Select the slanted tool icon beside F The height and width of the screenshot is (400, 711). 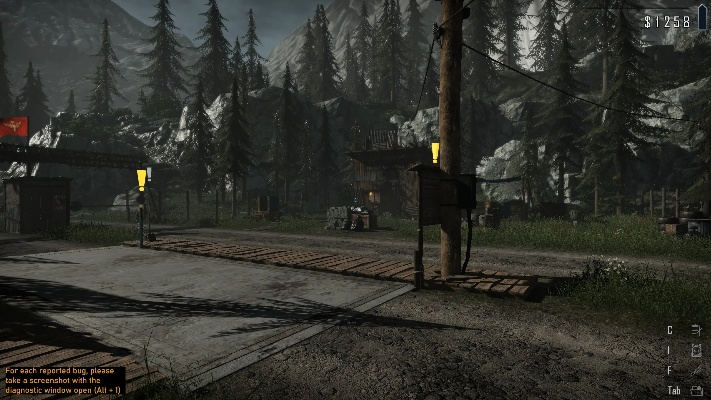(x=696, y=370)
